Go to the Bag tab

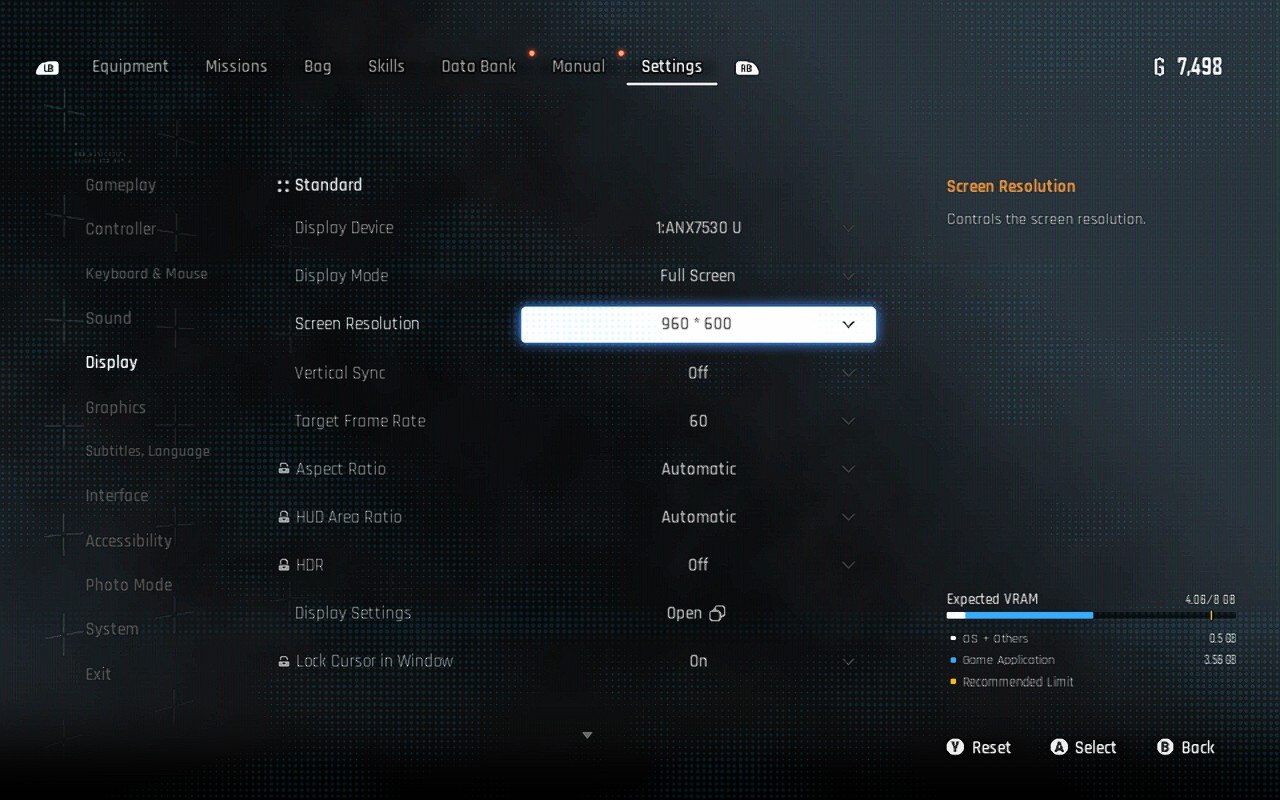(x=317, y=67)
